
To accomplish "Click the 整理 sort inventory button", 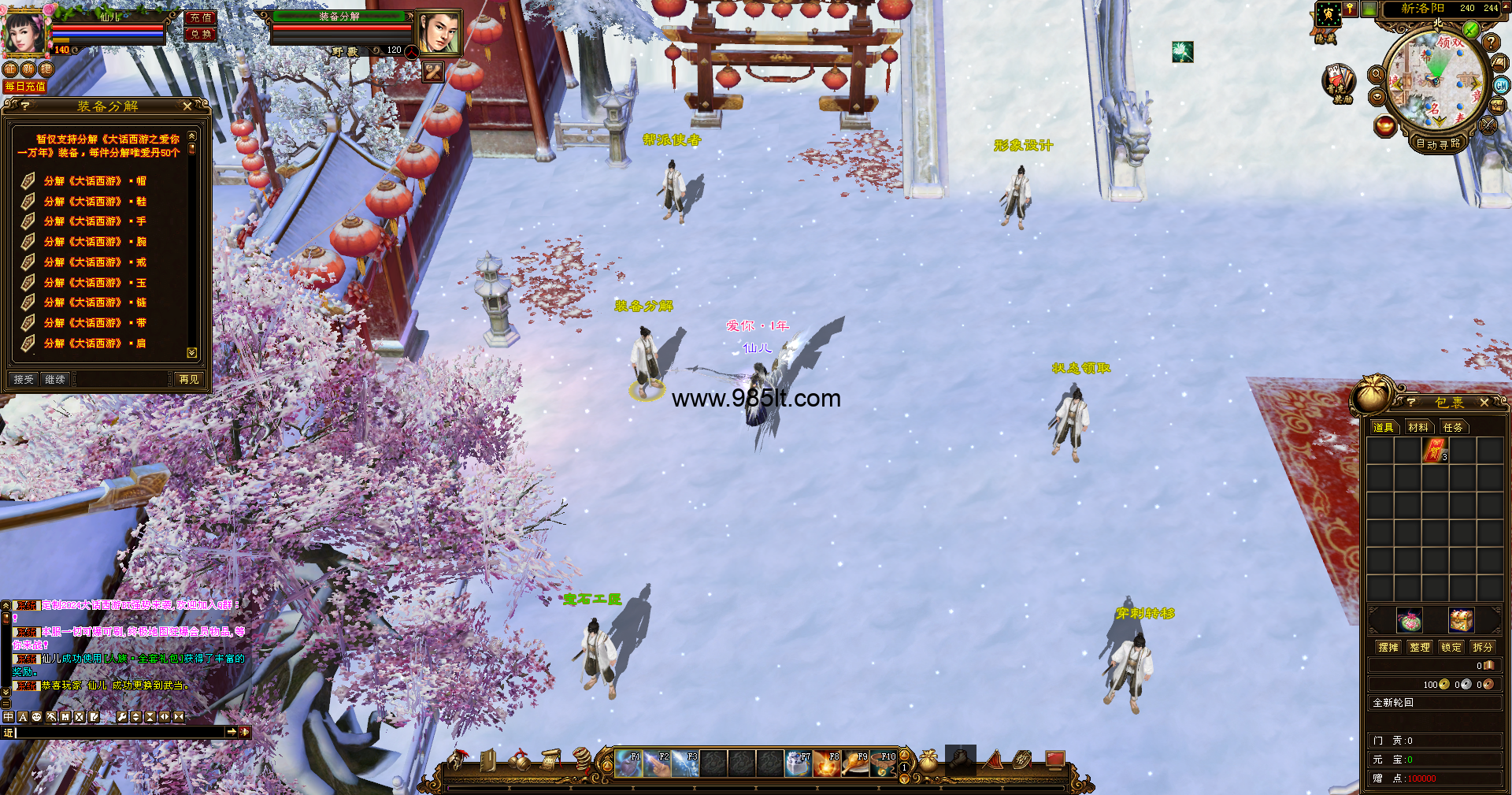I will click(1420, 648).
